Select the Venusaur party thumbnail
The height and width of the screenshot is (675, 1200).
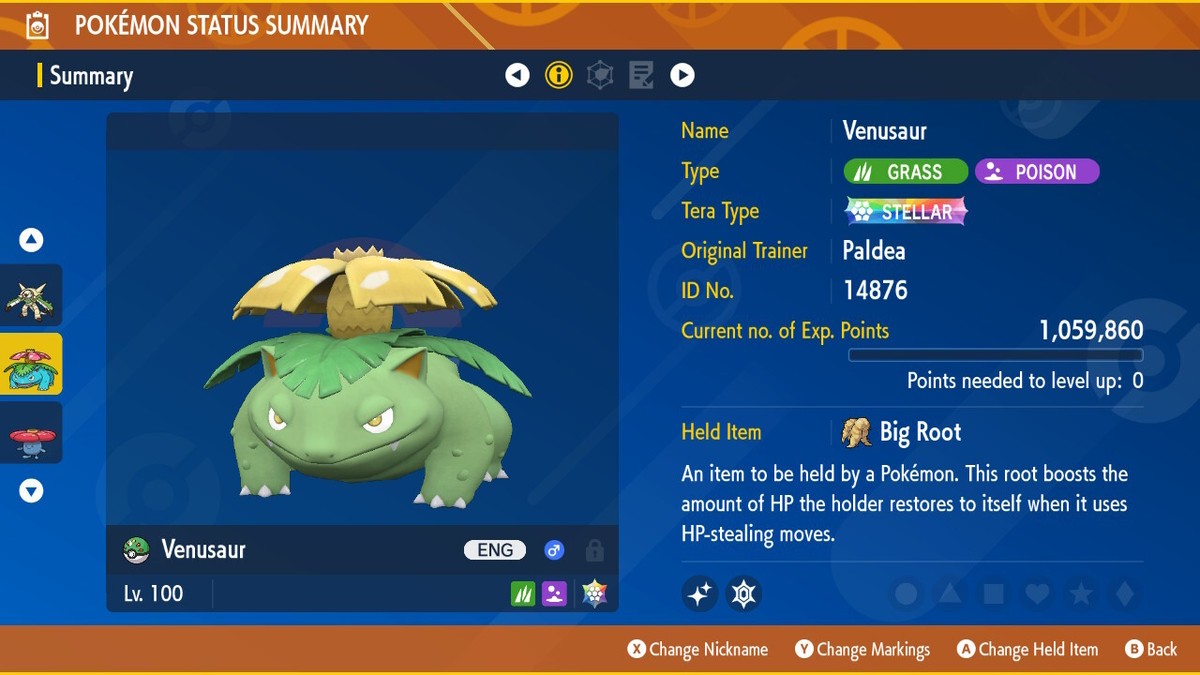pos(31,364)
